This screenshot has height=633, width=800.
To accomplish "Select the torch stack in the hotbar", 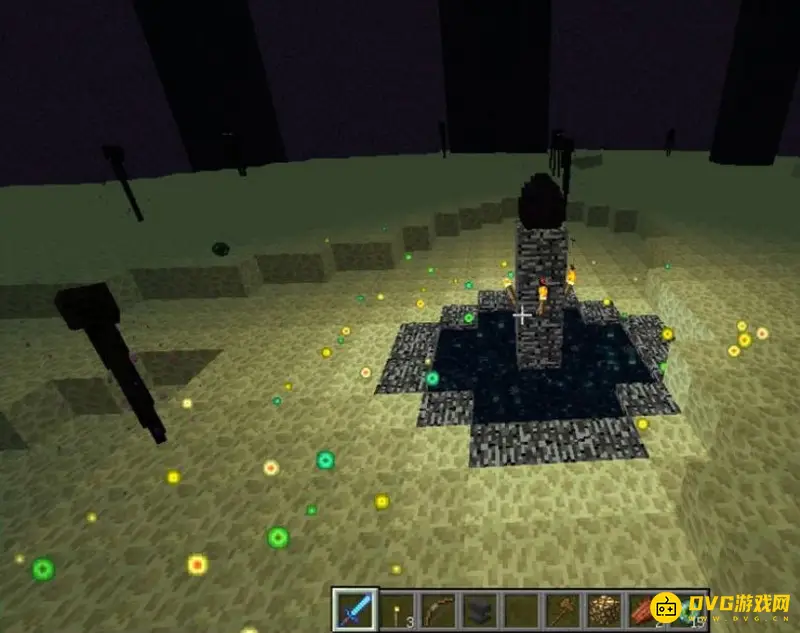I will pos(397,609).
